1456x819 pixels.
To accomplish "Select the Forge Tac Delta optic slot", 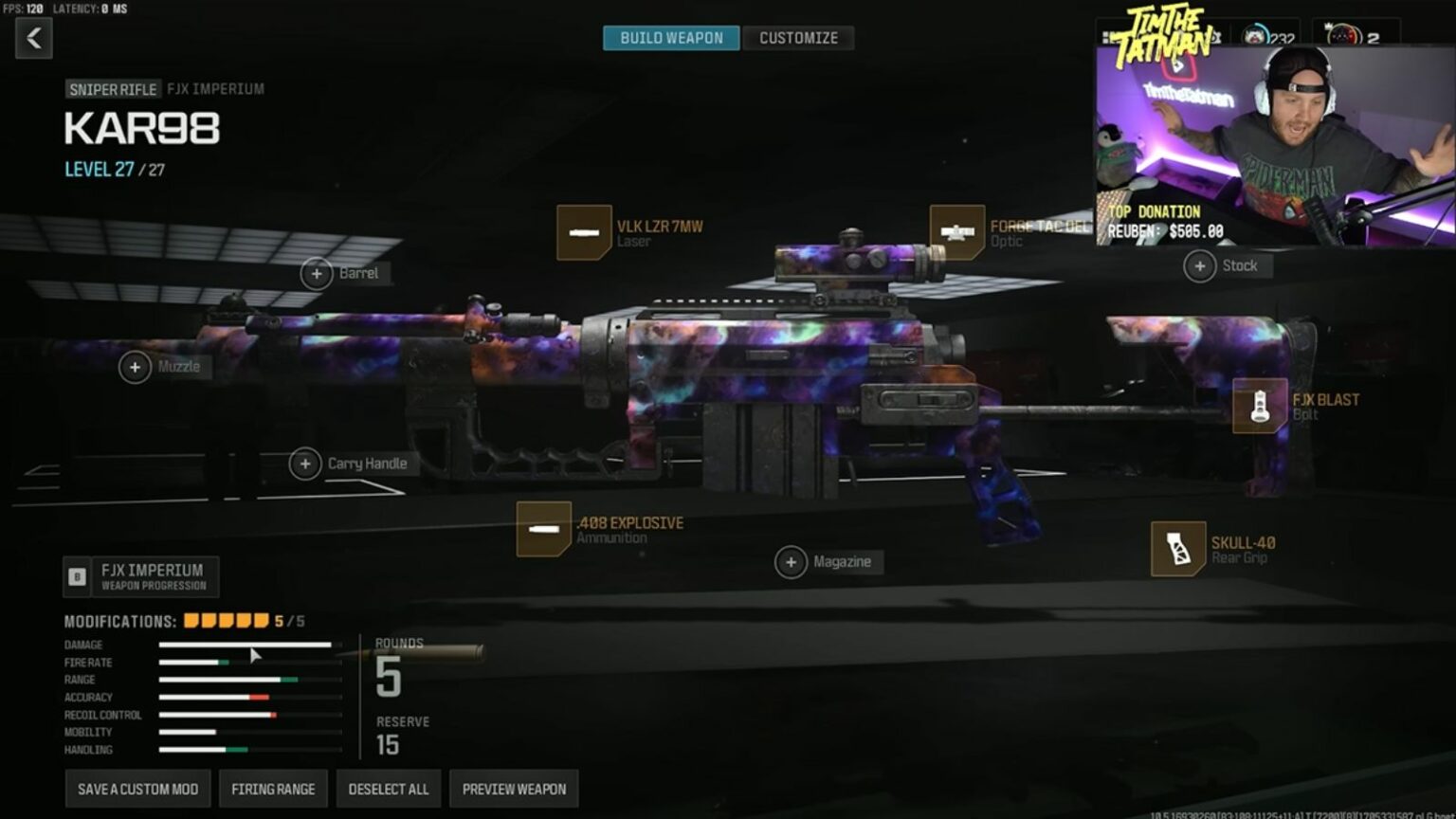I will tap(957, 232).
